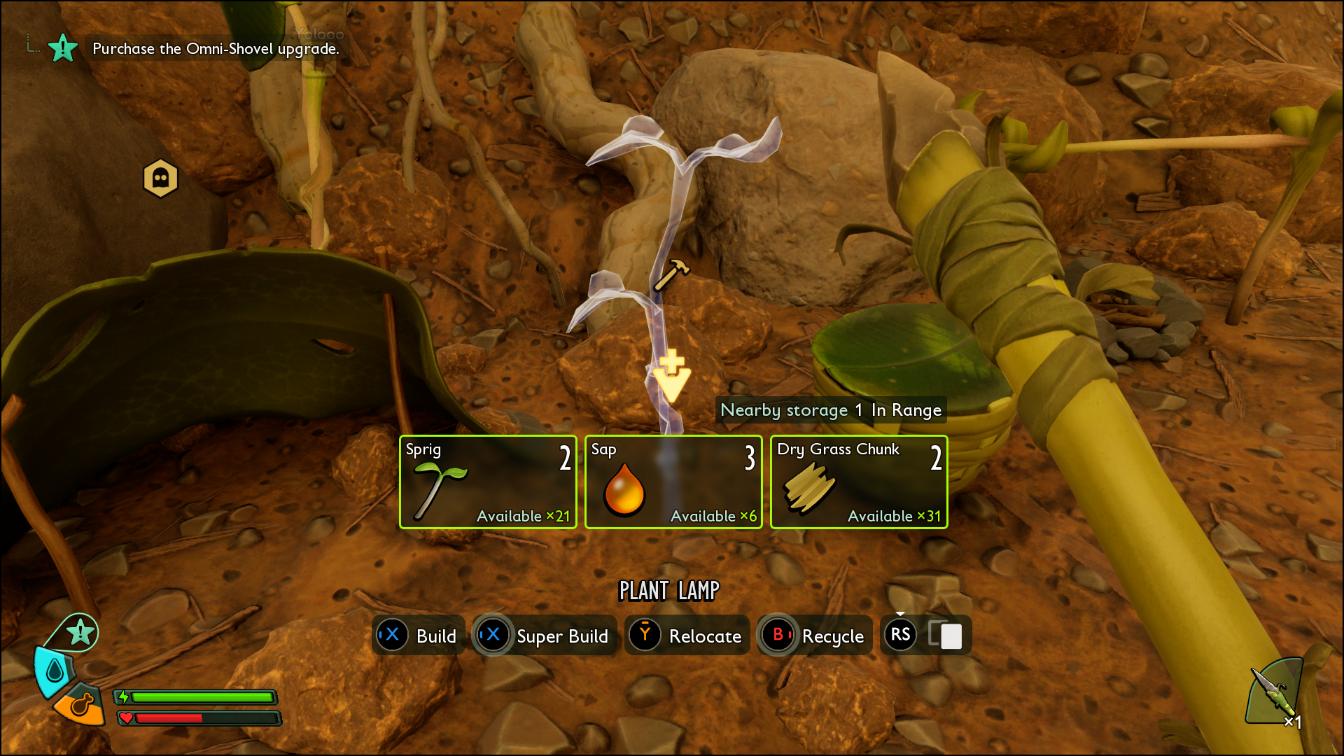Viewport: 1344px width, 756px height.
Task: Open the equipped arrow item slot
Action: 1277,692
